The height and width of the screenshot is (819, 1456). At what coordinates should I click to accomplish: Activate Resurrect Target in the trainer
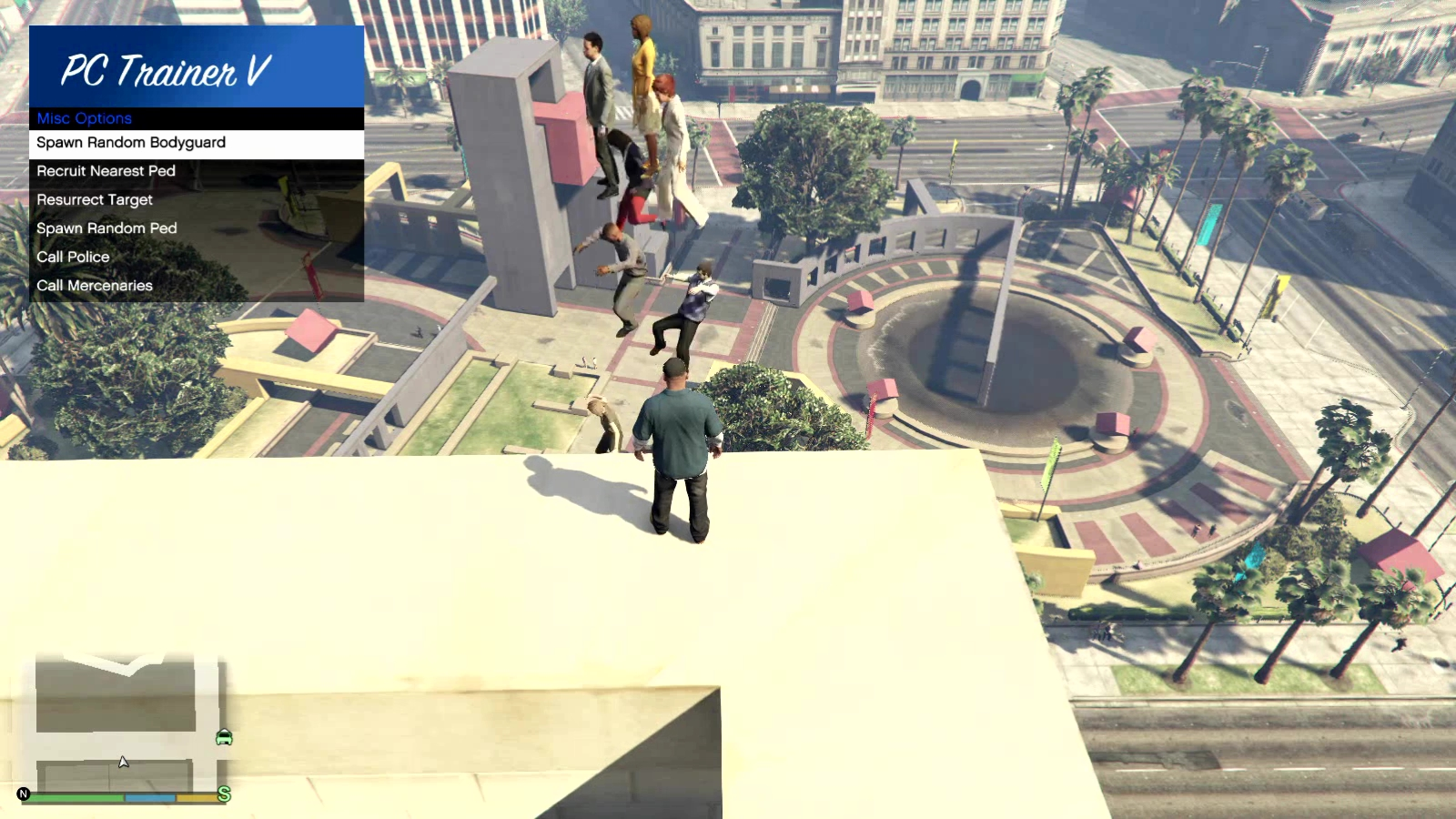tap(94, 200)
